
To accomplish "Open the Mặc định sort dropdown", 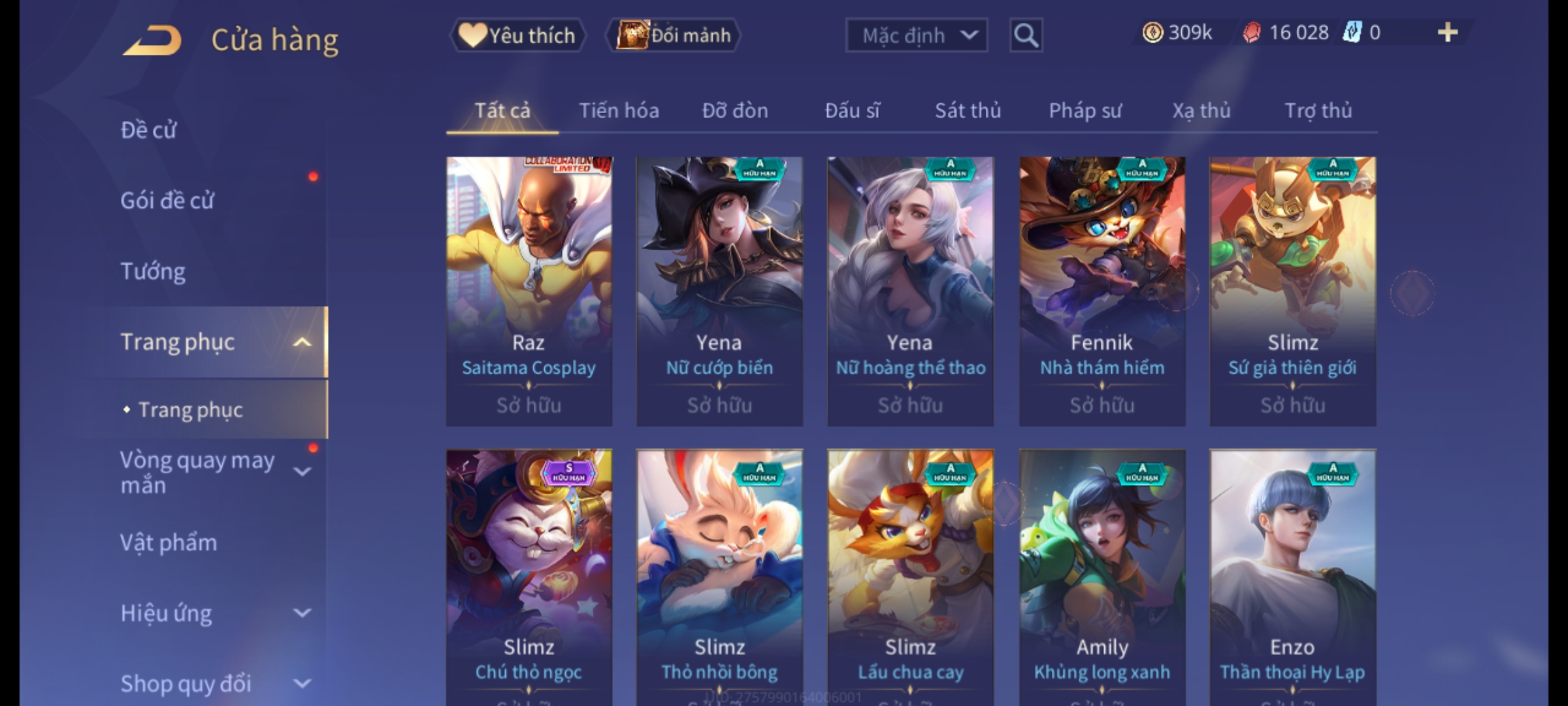I will tap(916, 35).
